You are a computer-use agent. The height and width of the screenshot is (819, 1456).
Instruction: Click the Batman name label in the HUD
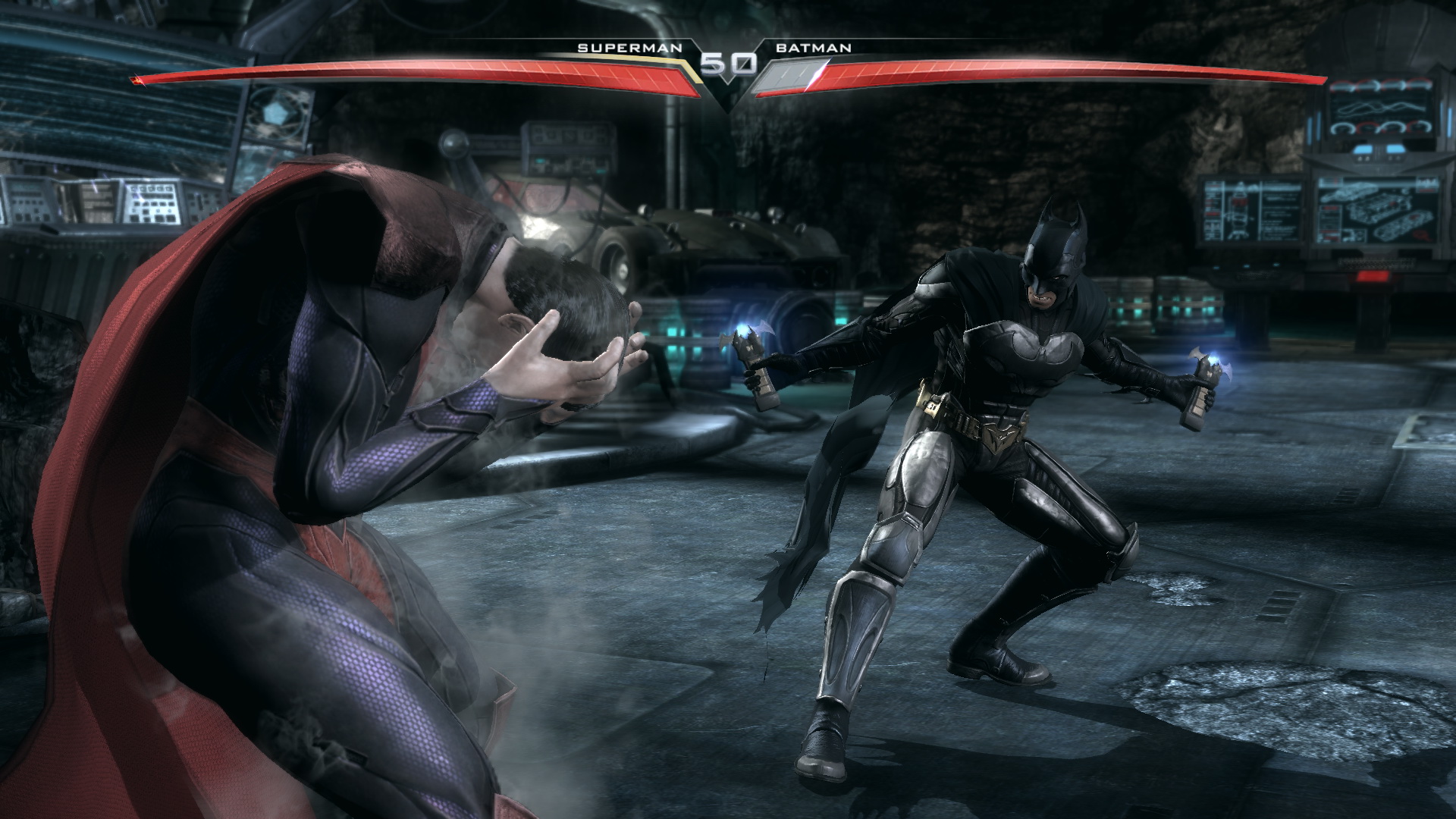813,48
